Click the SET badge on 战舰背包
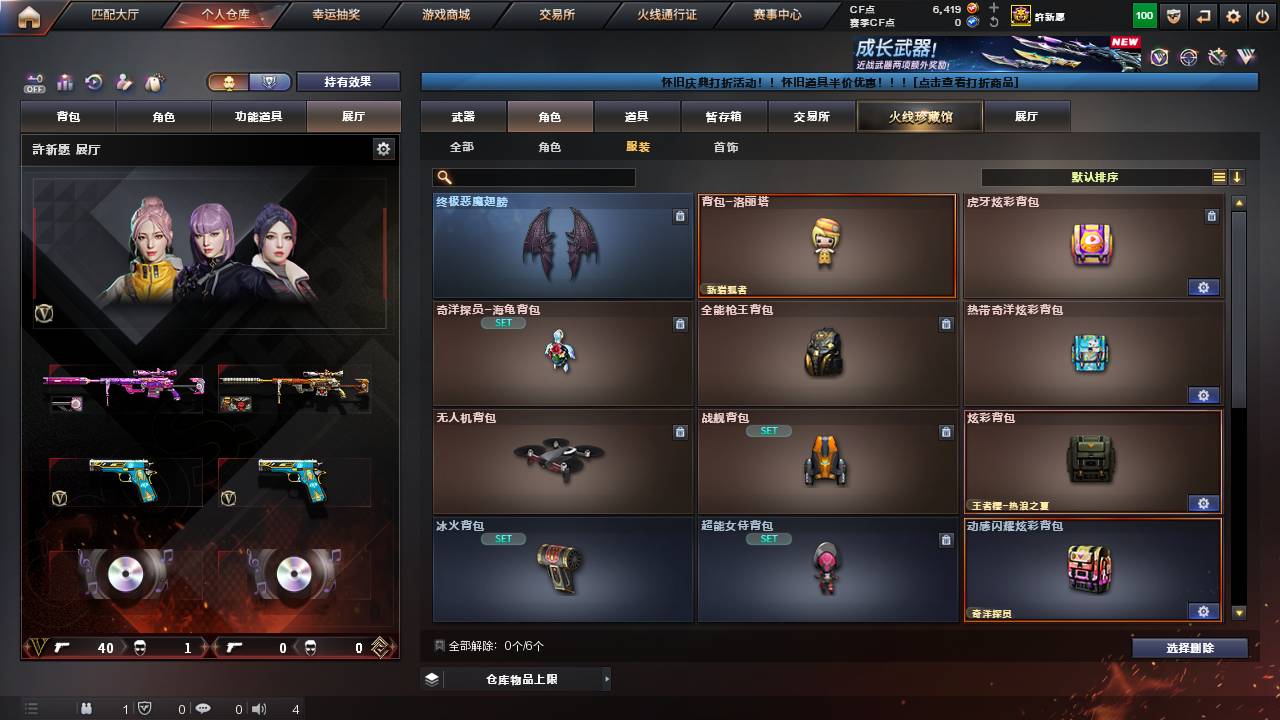 point(766,430)
